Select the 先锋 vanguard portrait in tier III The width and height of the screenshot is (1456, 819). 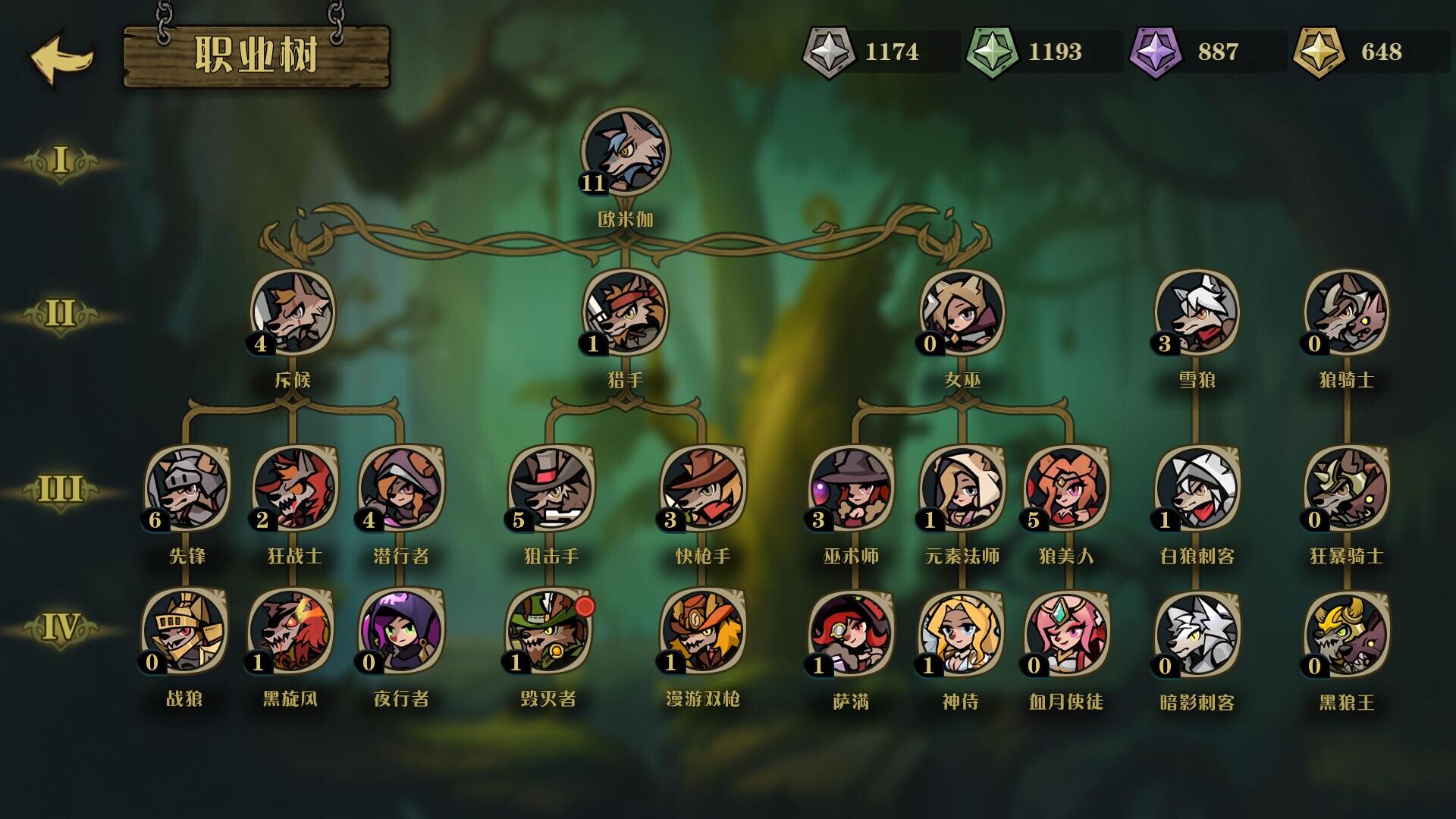tap(182, 493)
